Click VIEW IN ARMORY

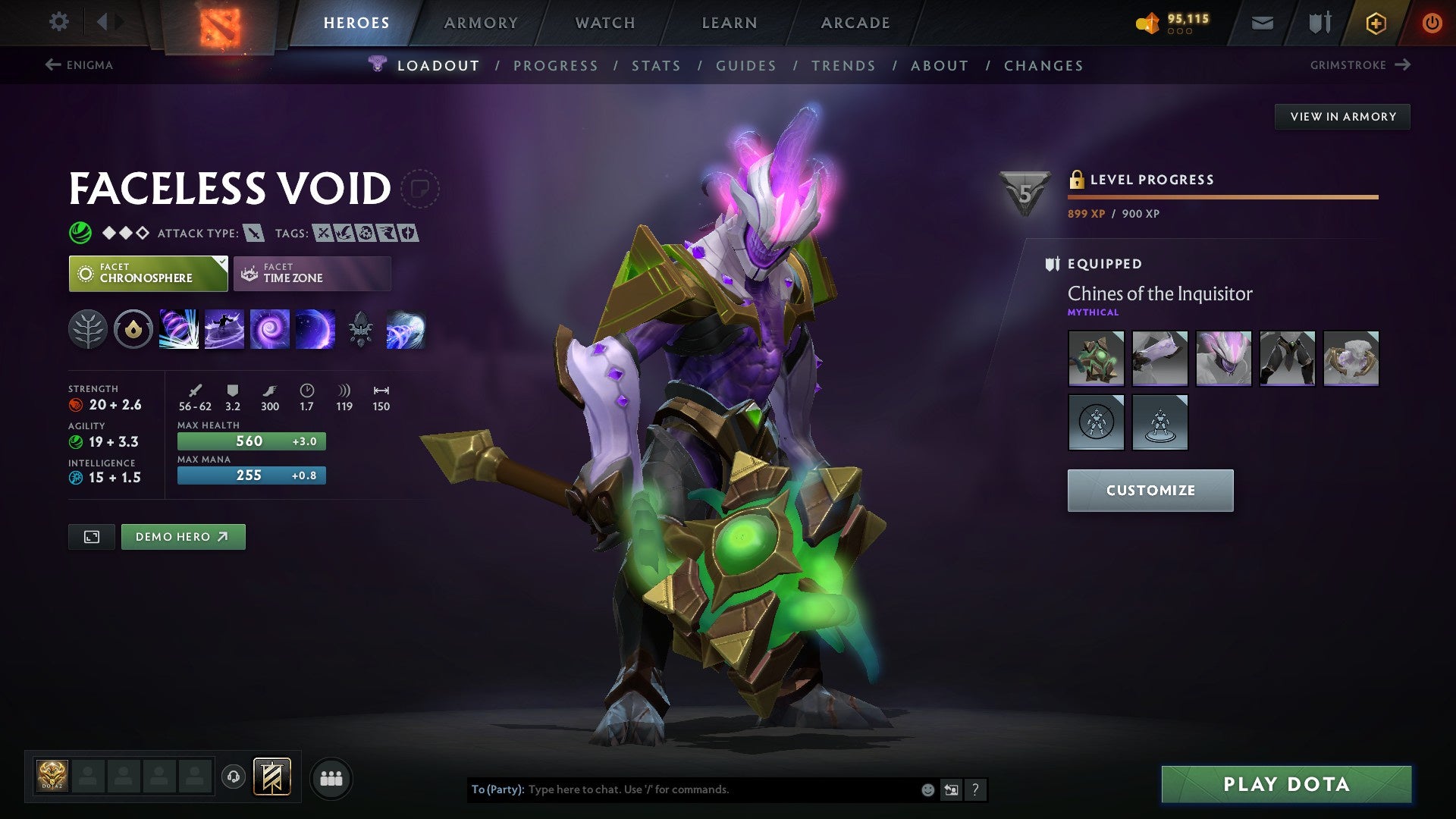(x=1342, y=116)
